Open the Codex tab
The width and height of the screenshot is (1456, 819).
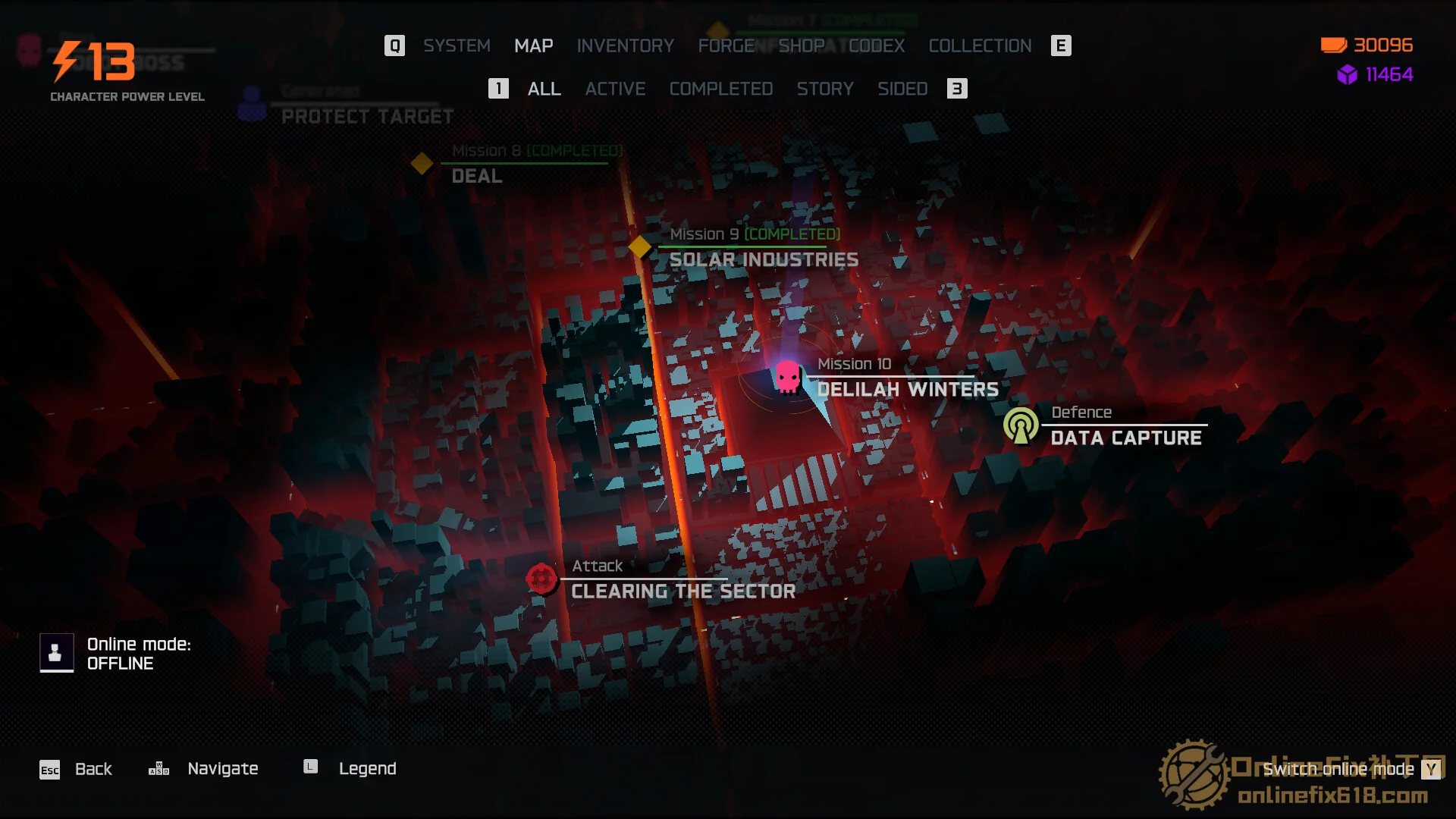tap(877, 45)
